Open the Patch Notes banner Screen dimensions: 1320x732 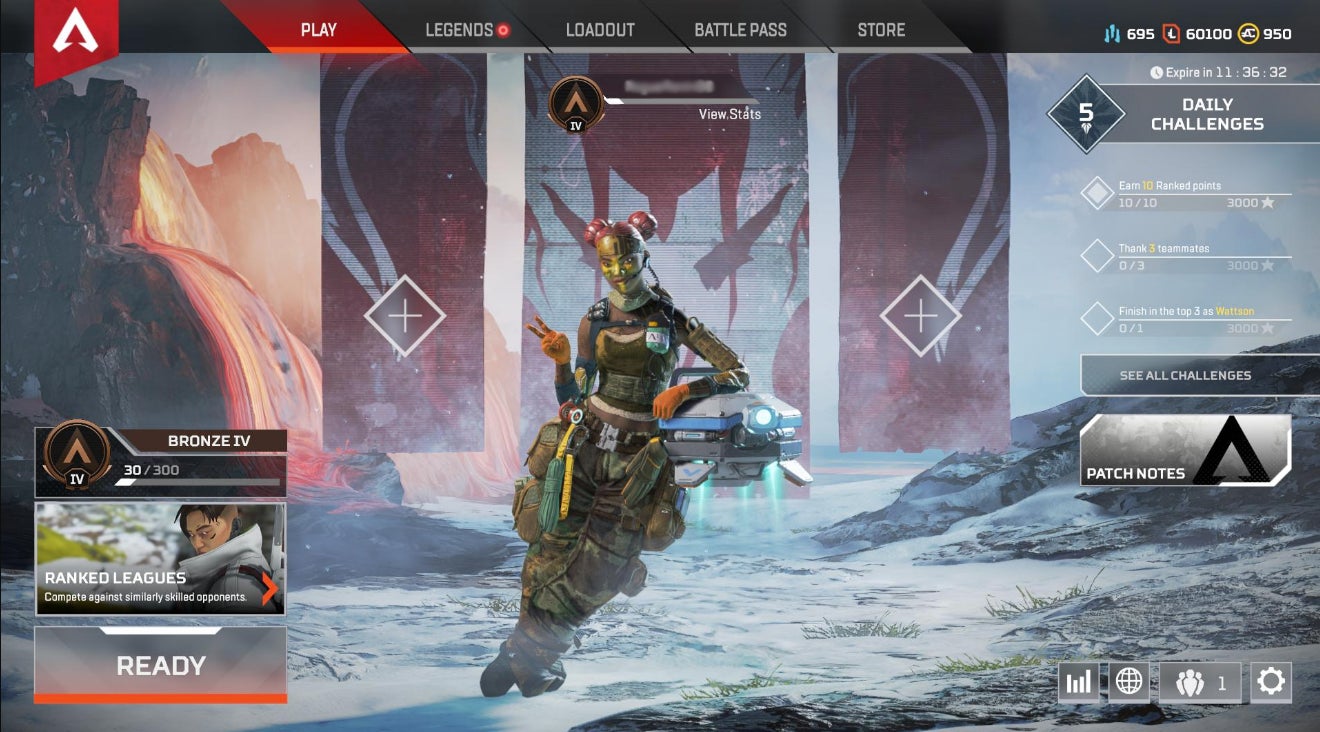pyautogui.click(x=1185, y=451)
